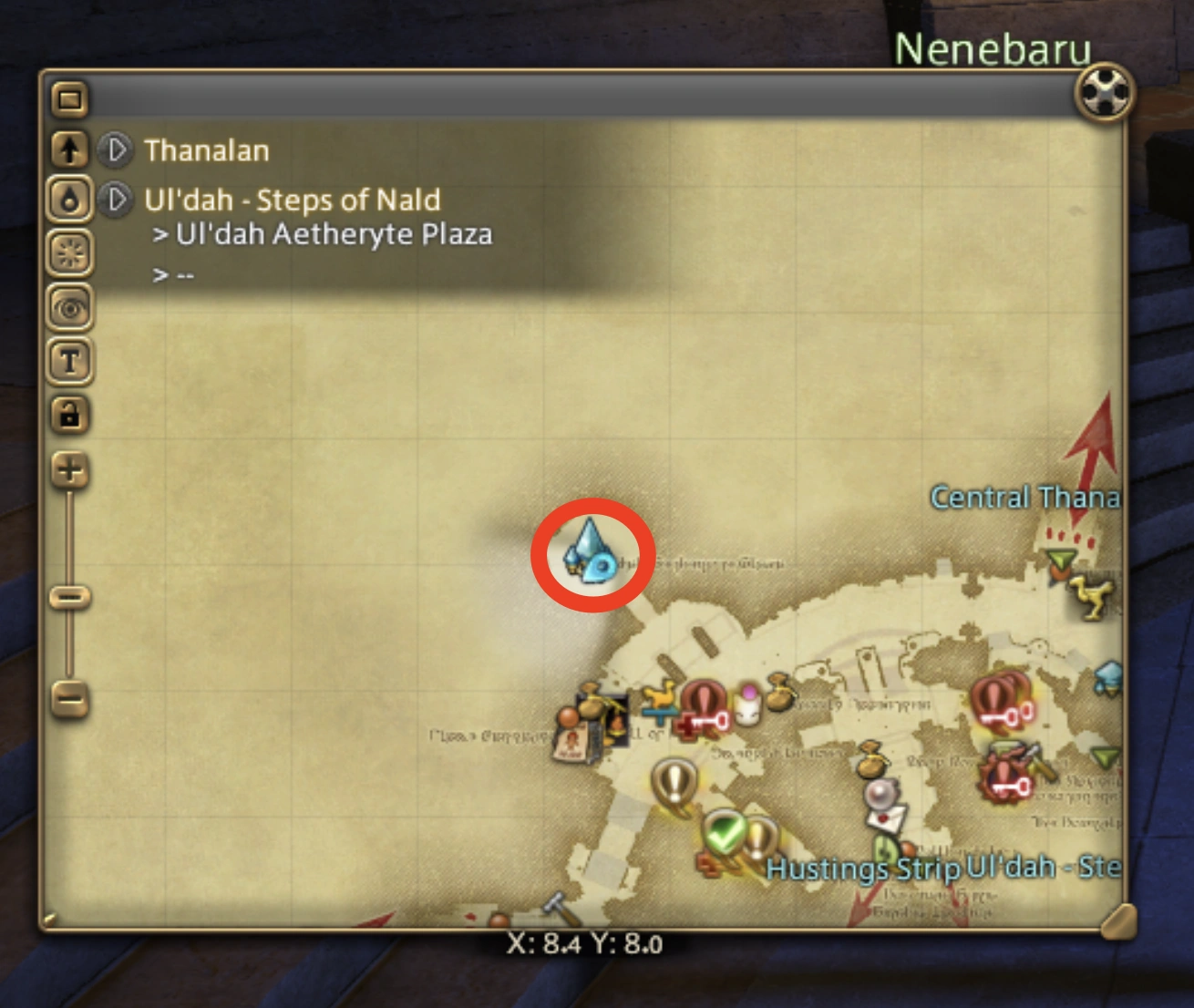
Task: Zoom out with the minus button
Action: (70, 699)
